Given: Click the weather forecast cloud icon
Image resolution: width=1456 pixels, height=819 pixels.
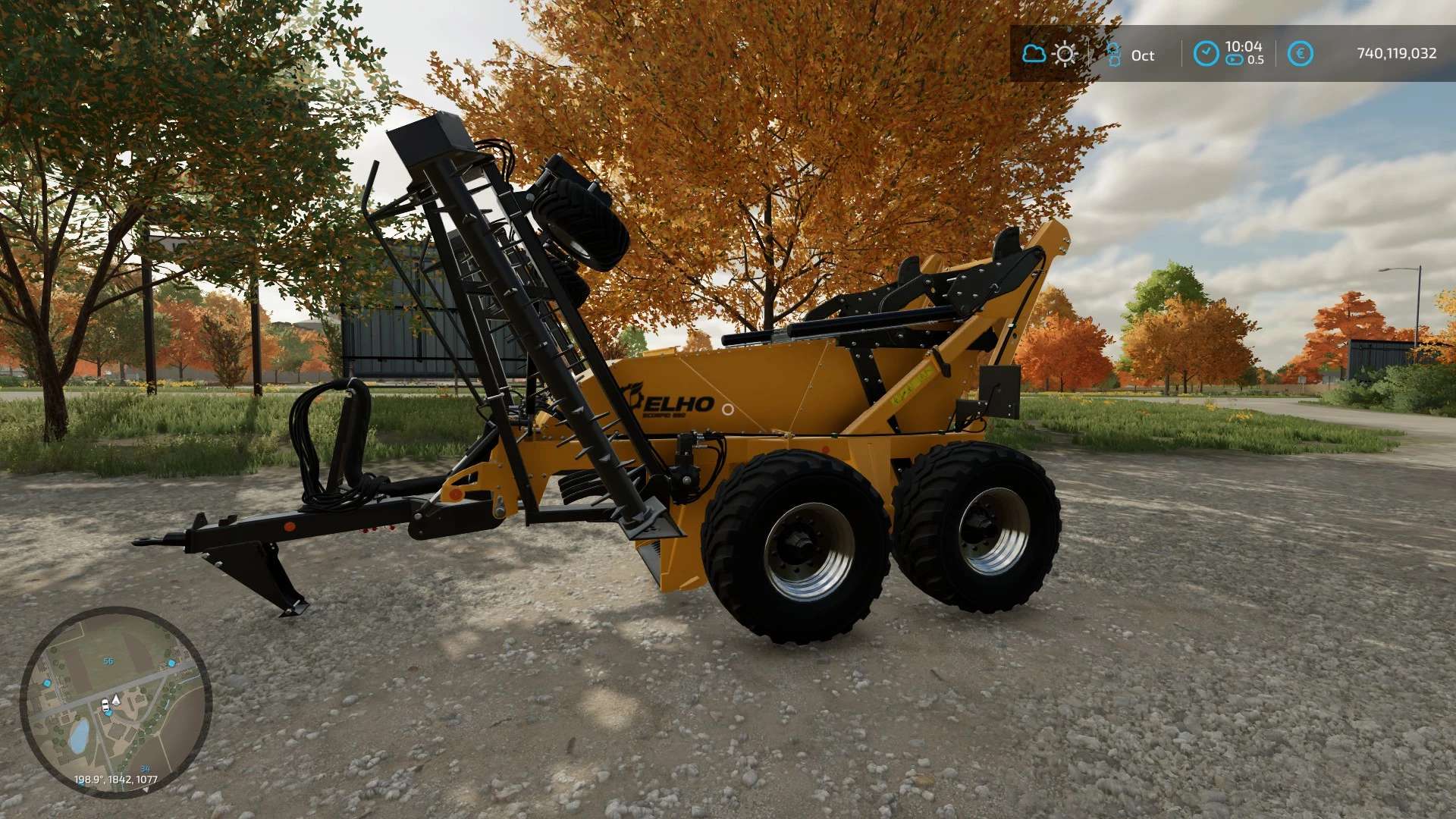Looking at the screenshot, I should click(x=1034, y=54).
